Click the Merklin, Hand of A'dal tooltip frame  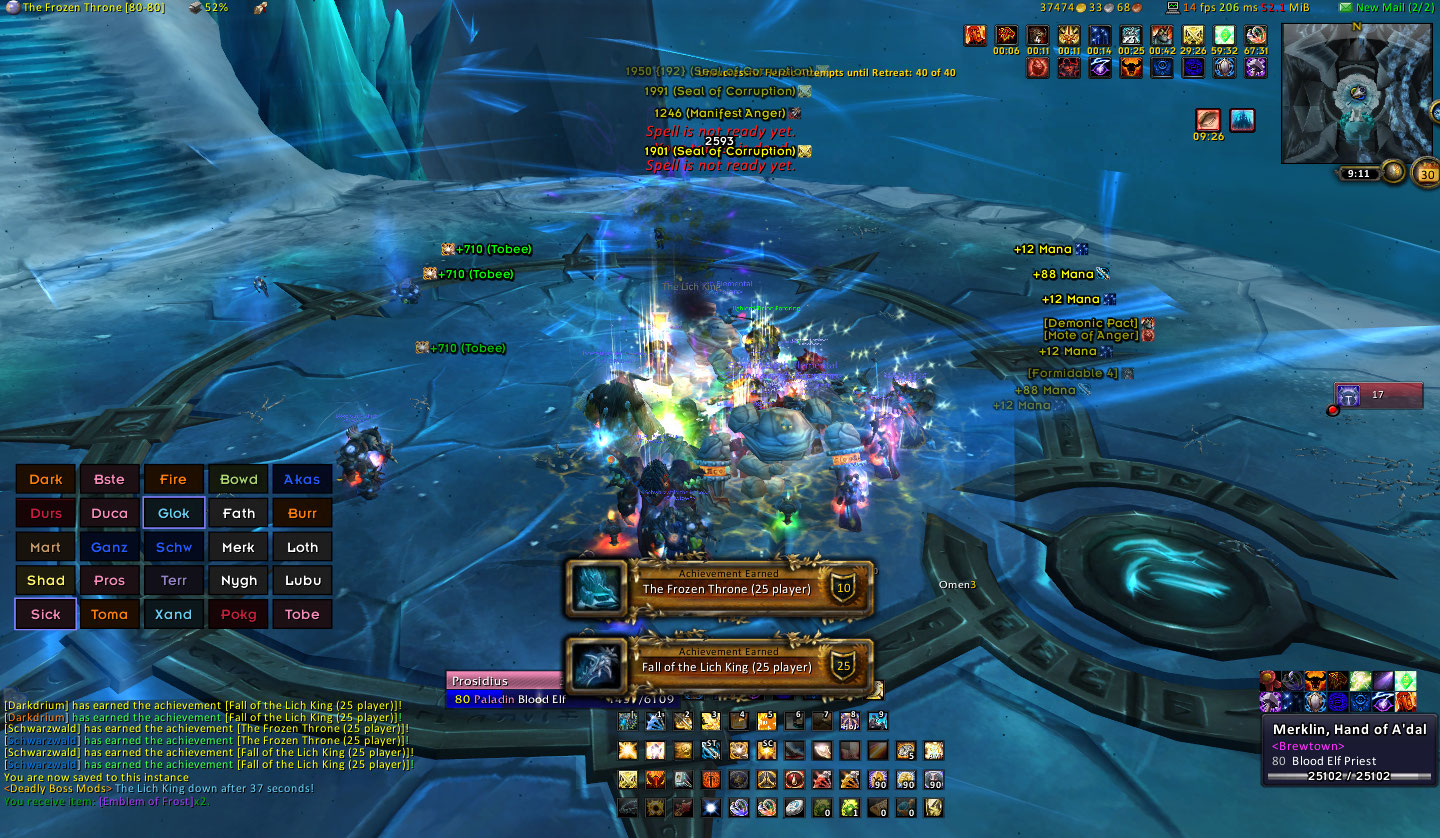1349,744
